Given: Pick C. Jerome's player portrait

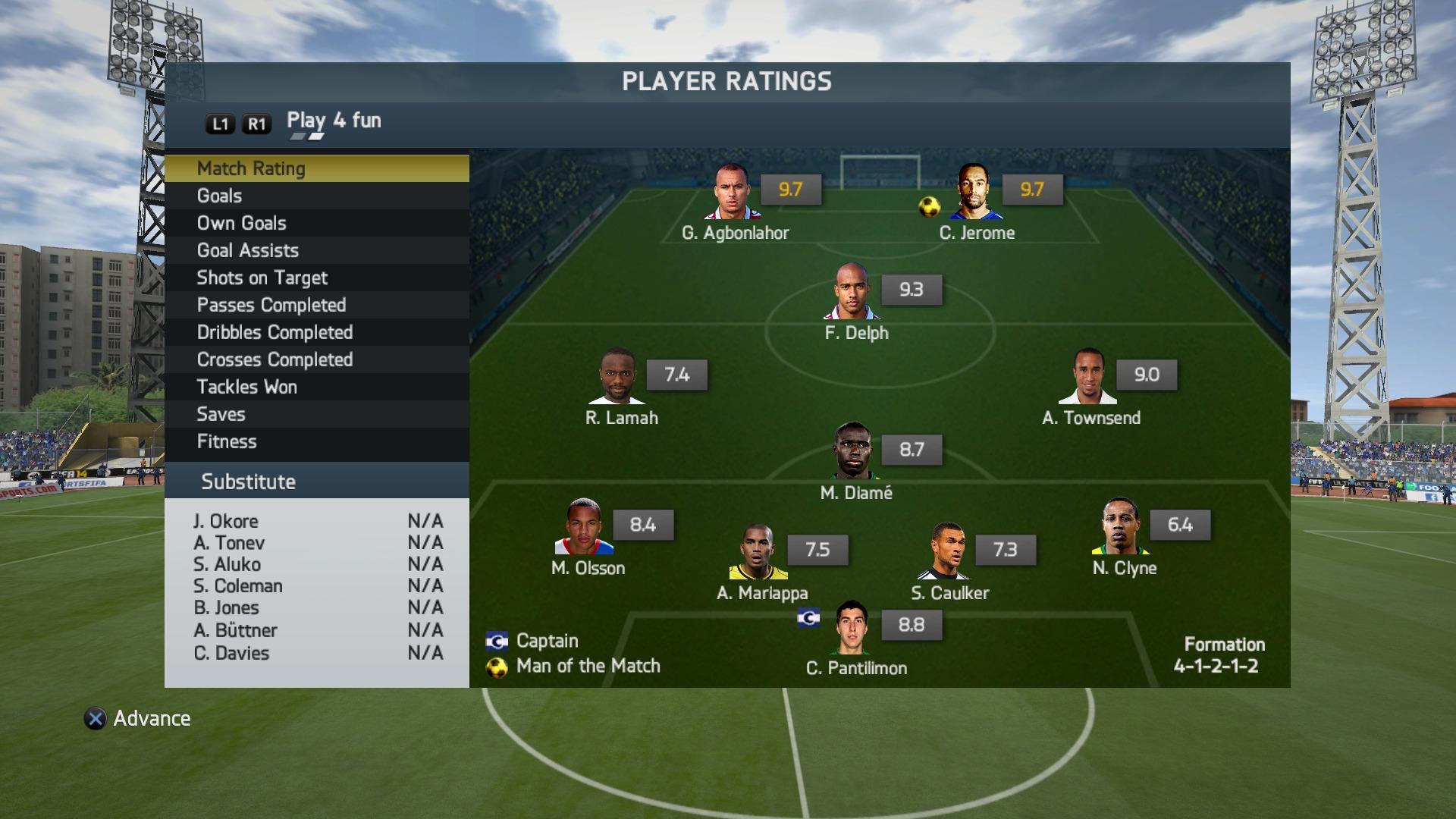Looking at the screenshot, I should pos(974,191).
